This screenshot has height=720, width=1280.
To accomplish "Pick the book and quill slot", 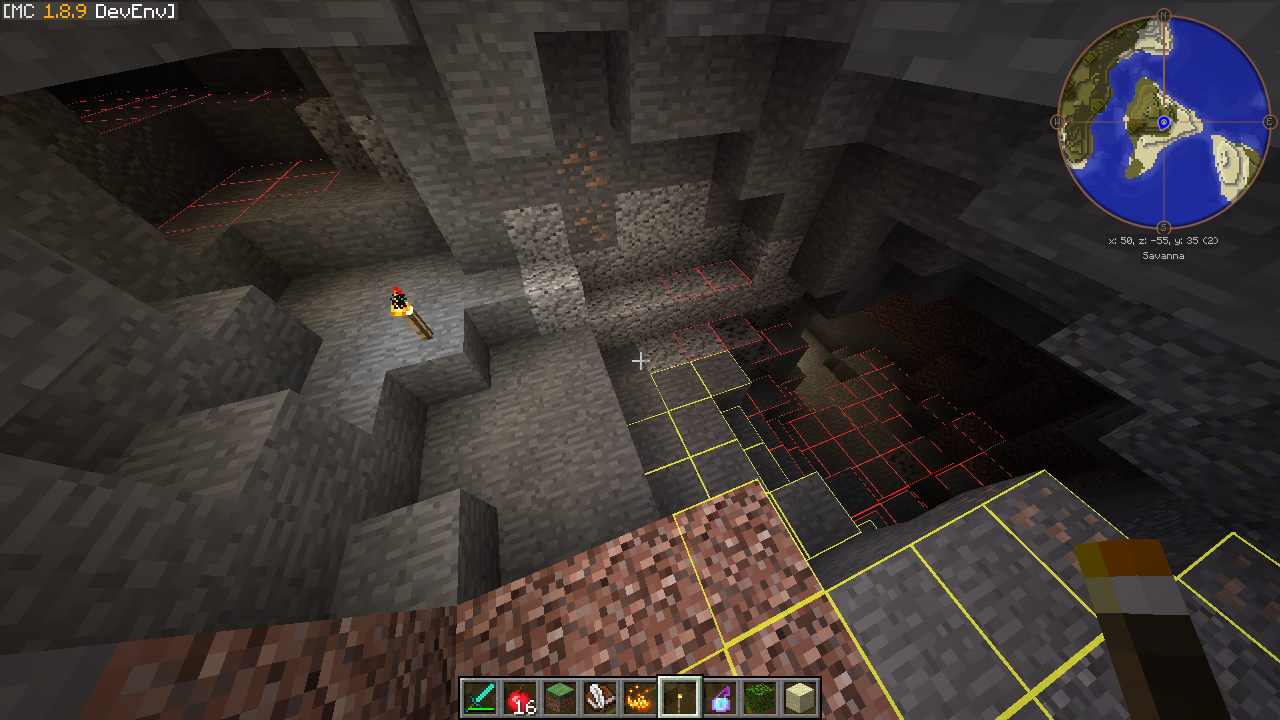I will tap(600, 697).
